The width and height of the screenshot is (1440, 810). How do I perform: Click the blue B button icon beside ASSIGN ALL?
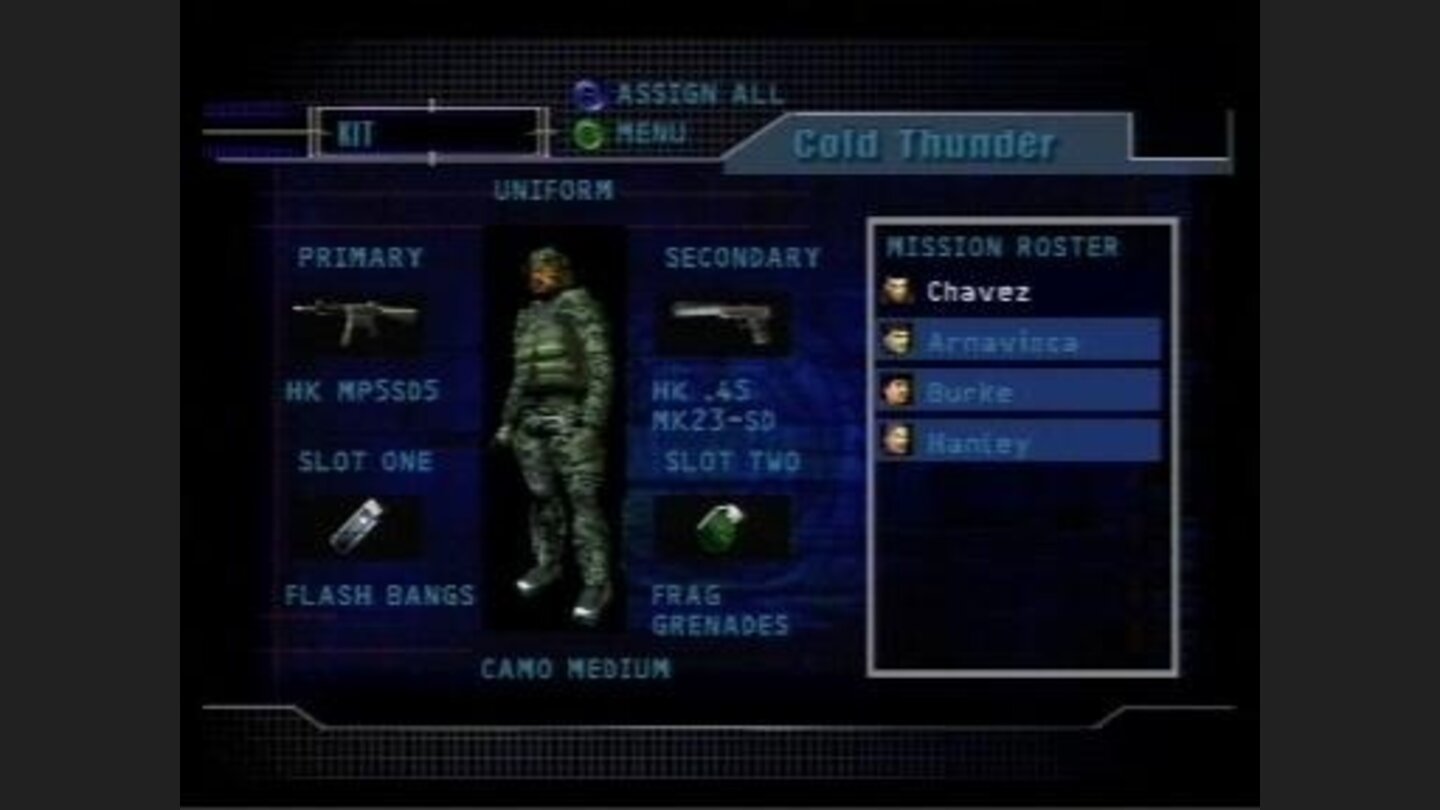(590, 94)
